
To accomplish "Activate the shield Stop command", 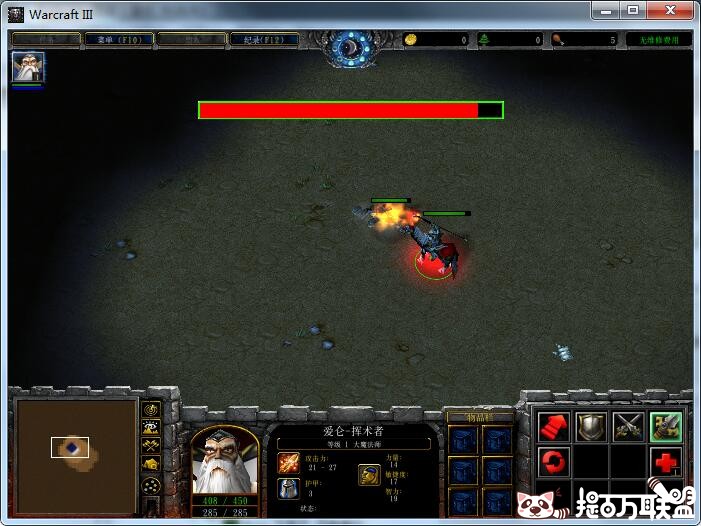I will tap(591, 427).
